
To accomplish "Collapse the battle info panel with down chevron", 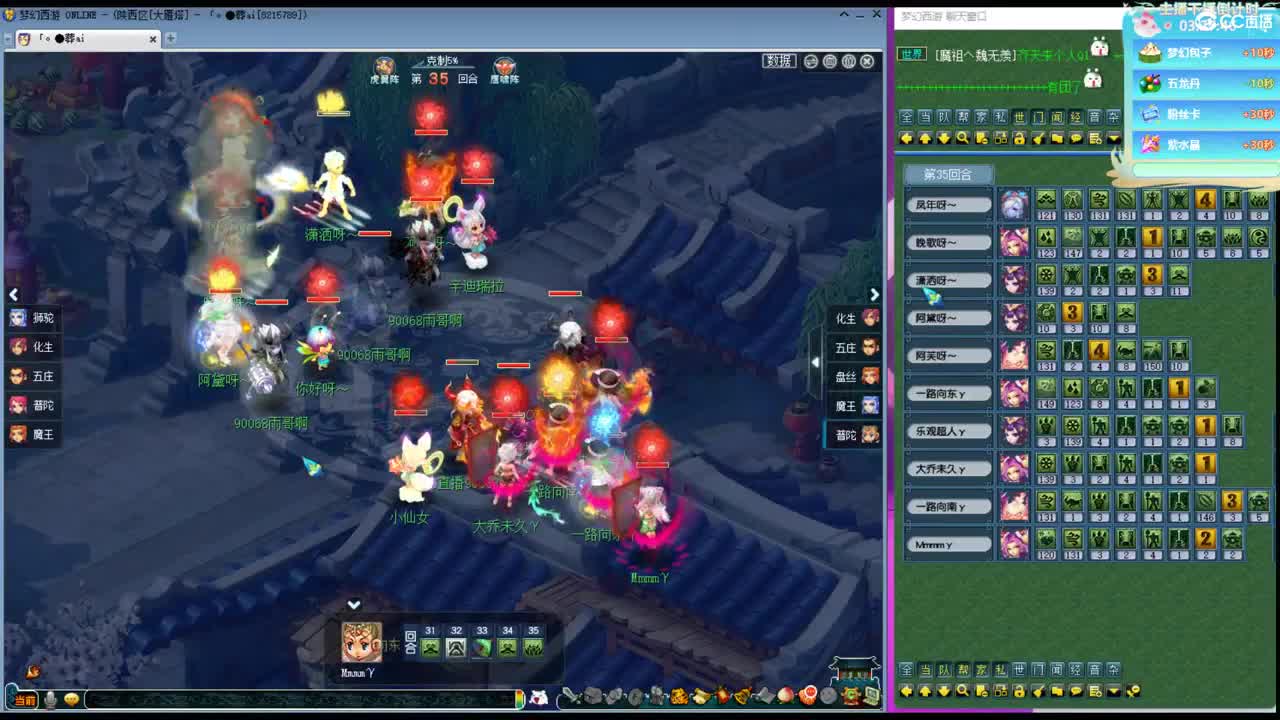I will (353, 604).
